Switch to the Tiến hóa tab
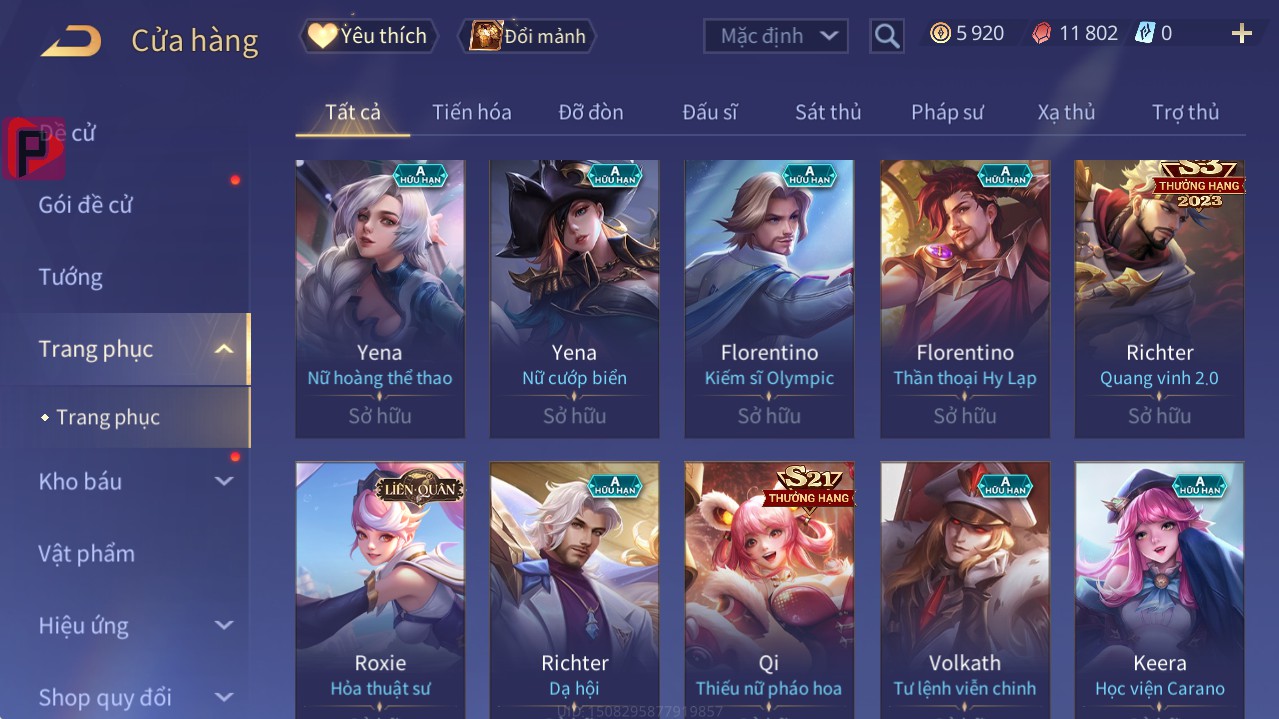Viewport: 1279px width, 719px height. [471, 112]
